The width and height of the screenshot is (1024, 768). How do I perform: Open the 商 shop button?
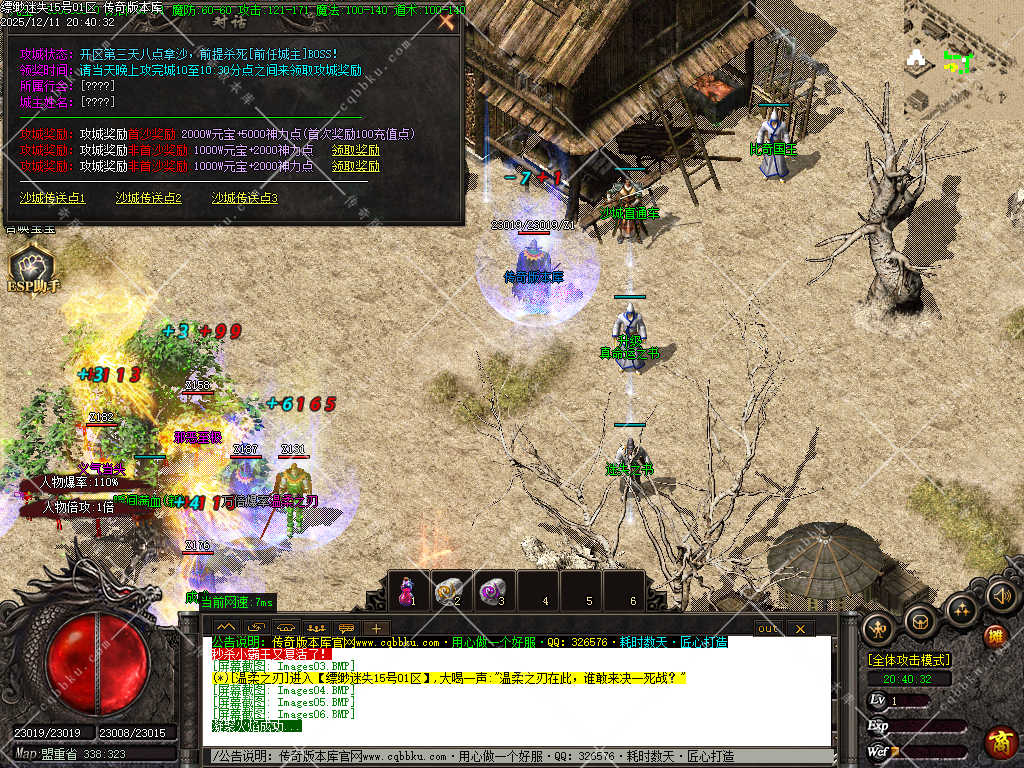tap(1000, 743)
